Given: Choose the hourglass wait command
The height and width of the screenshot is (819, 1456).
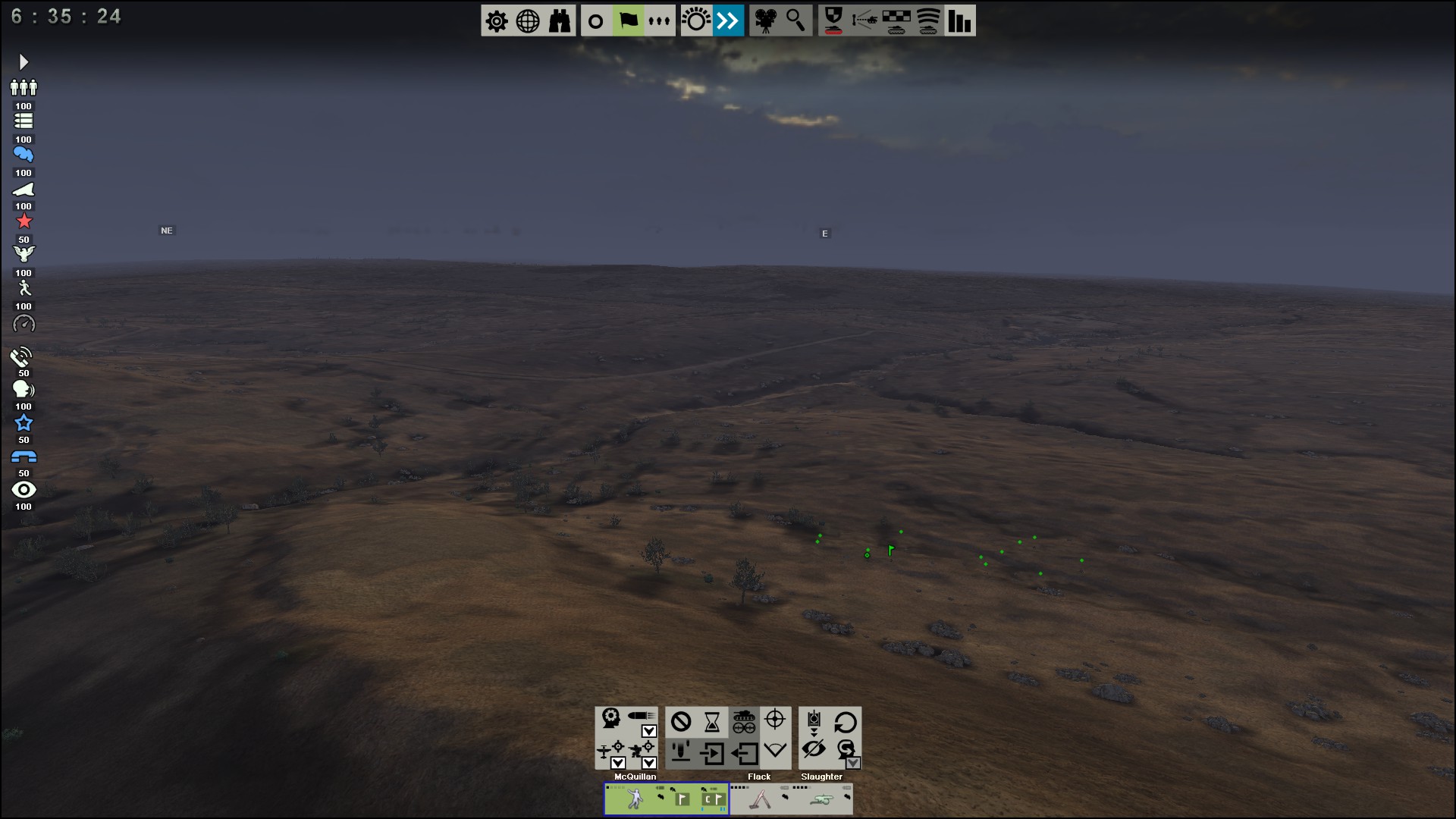Looking at the screenshot, I should click(712, 721).
